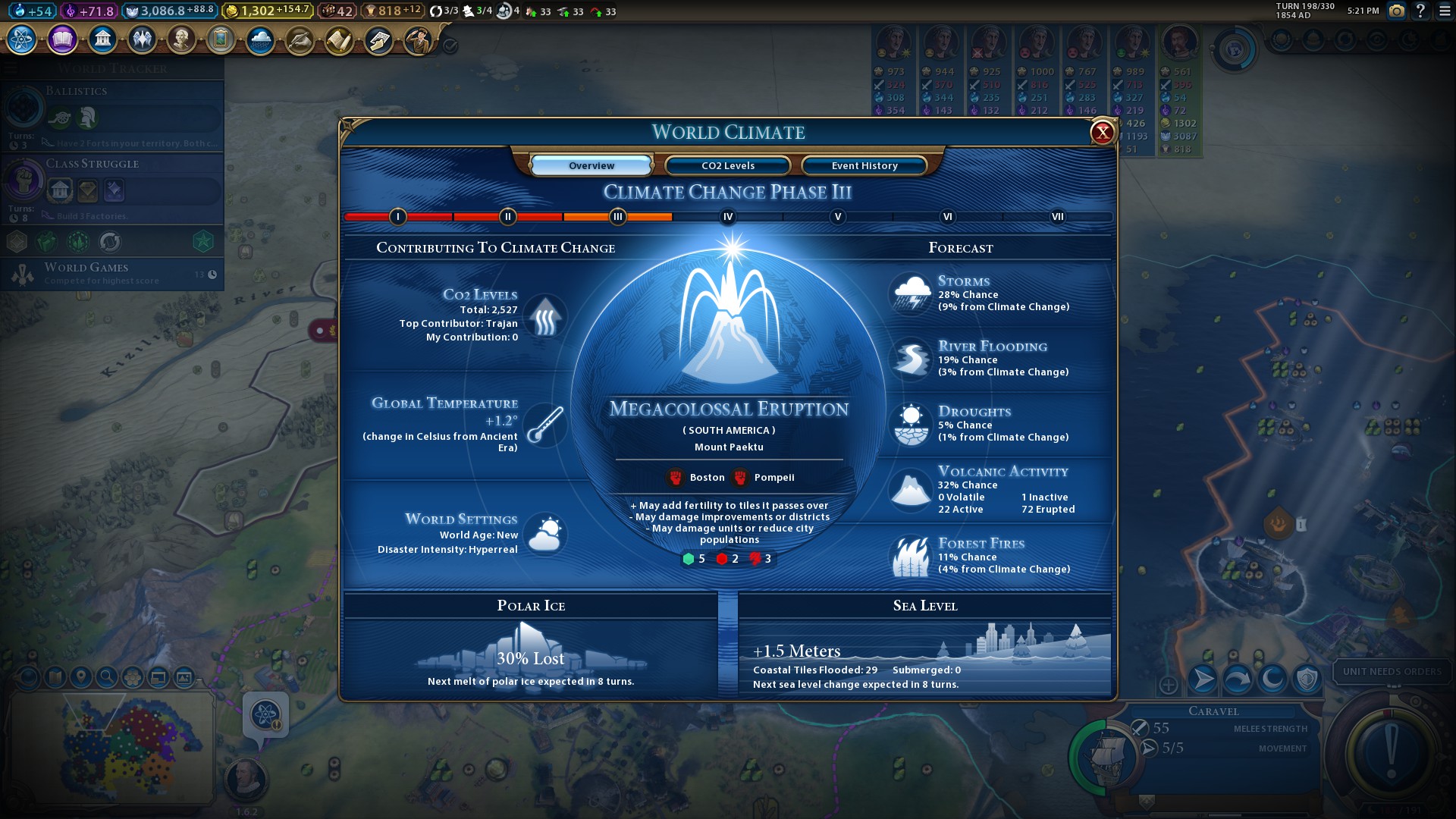Open the great works painting icon
Viewport: 1456px width, 819px height.
point(221,39)
